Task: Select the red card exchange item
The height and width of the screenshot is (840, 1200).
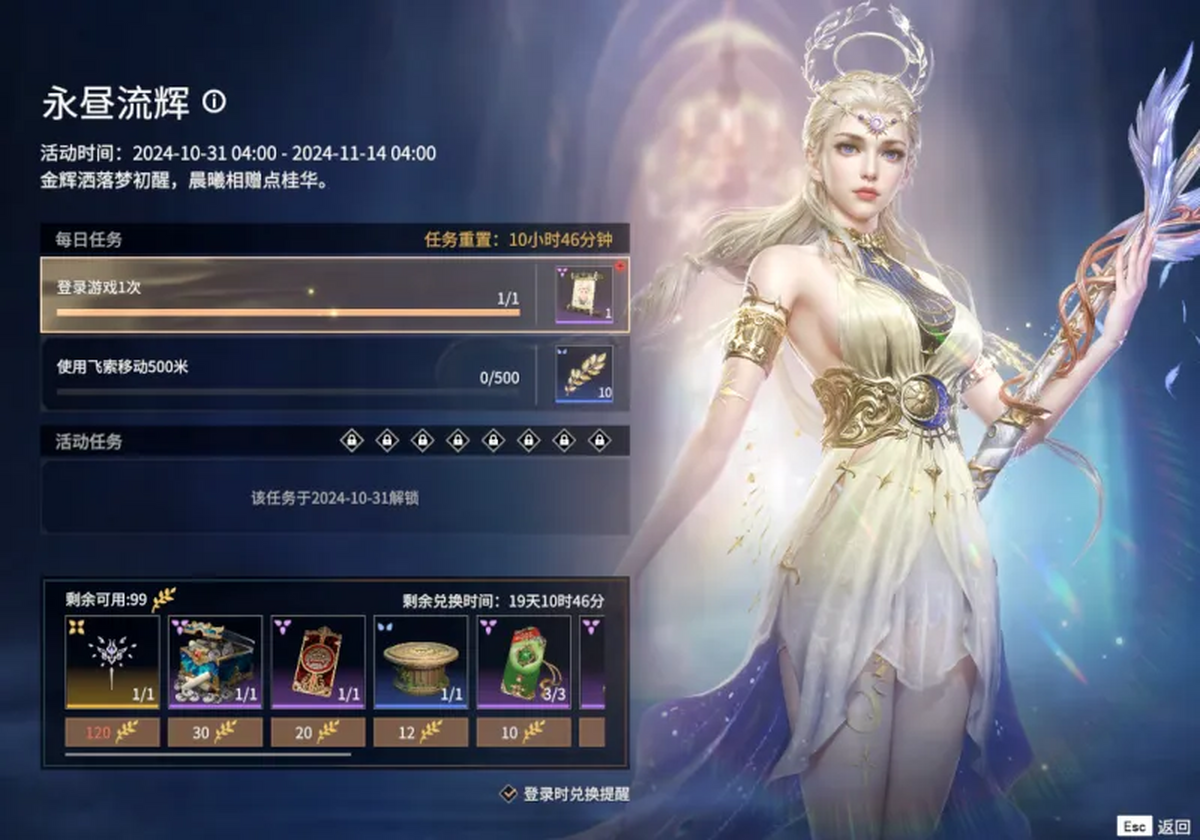Action: pos(318,662)
